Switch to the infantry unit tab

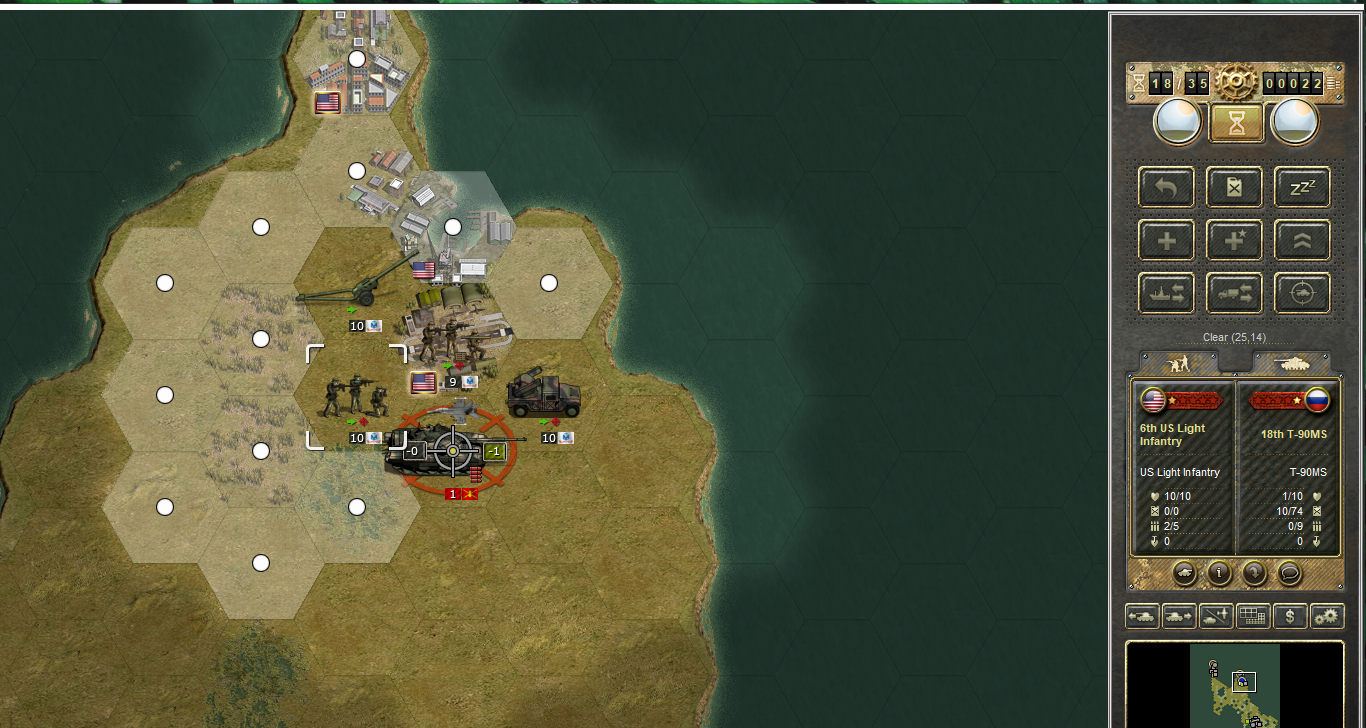[1177, 363]
